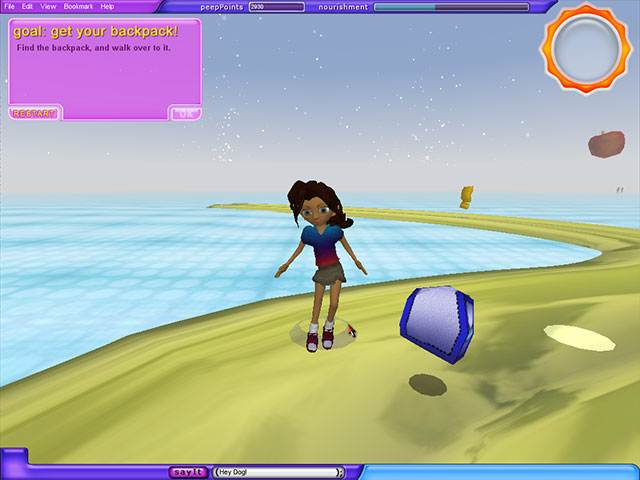Screen dimensions: 640x480
Task: Open the Help menu
Action: [107, 7]
